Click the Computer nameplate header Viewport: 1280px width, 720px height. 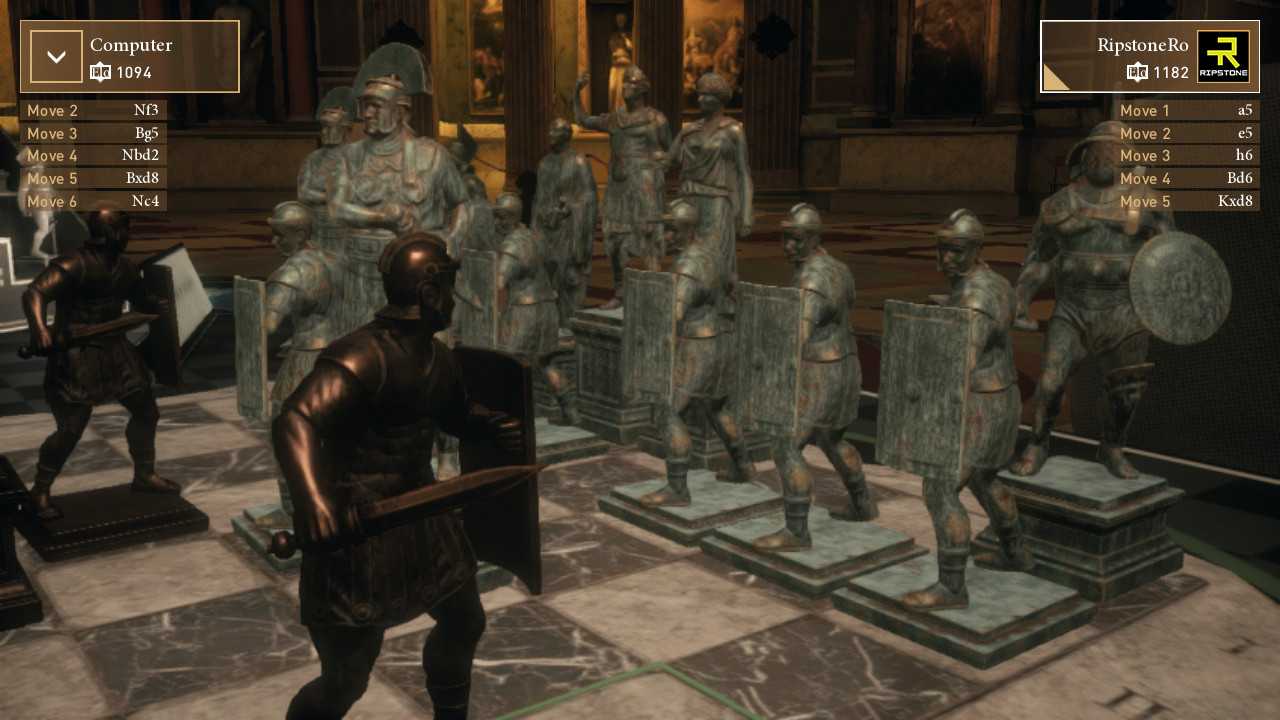pos(131,45)
